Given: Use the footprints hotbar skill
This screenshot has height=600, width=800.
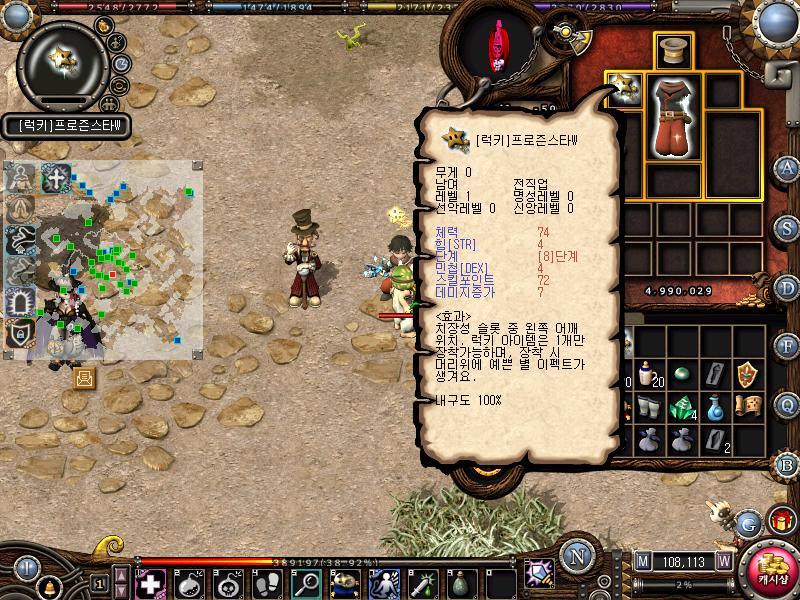Looking at the screenshot, I should [x=267, y=582].
